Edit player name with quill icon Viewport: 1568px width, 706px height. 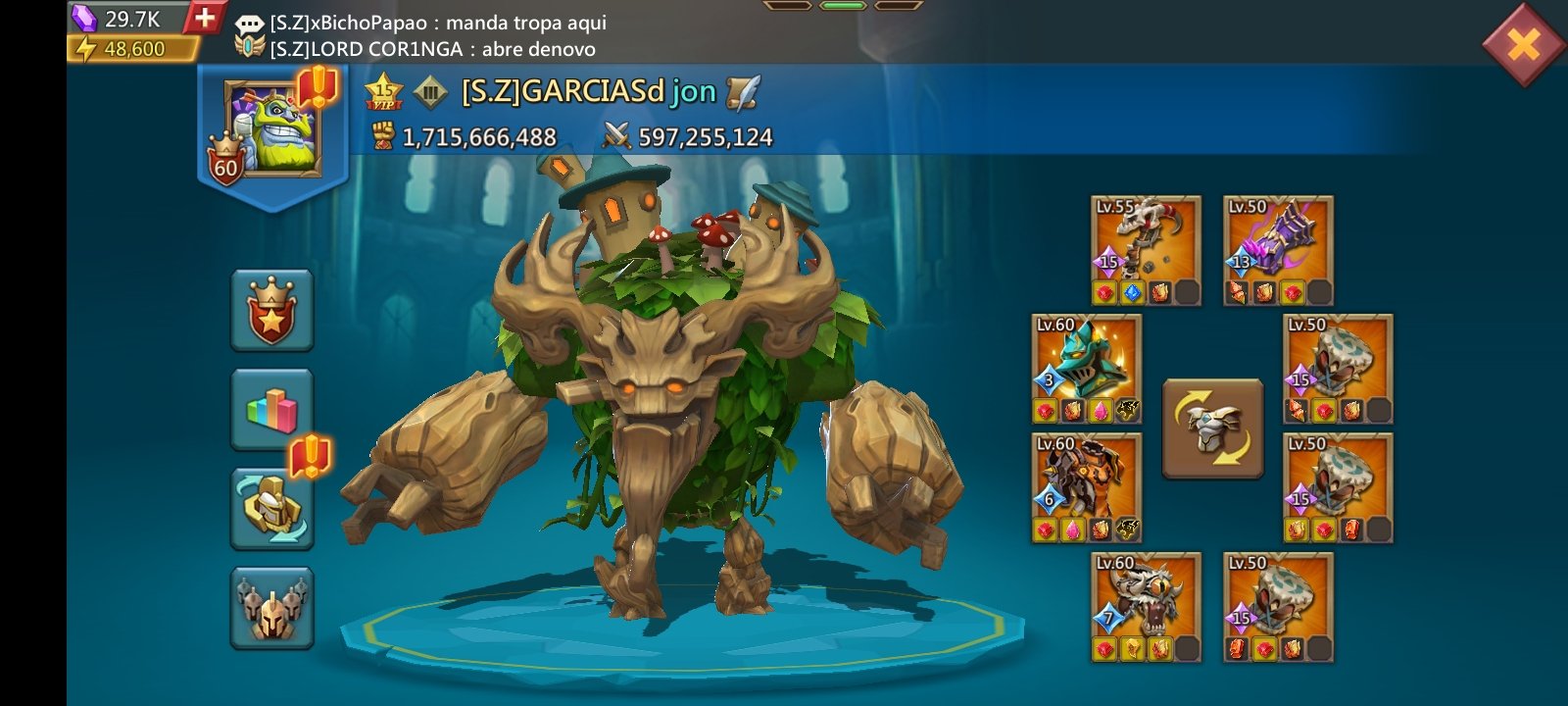(743, 92)
